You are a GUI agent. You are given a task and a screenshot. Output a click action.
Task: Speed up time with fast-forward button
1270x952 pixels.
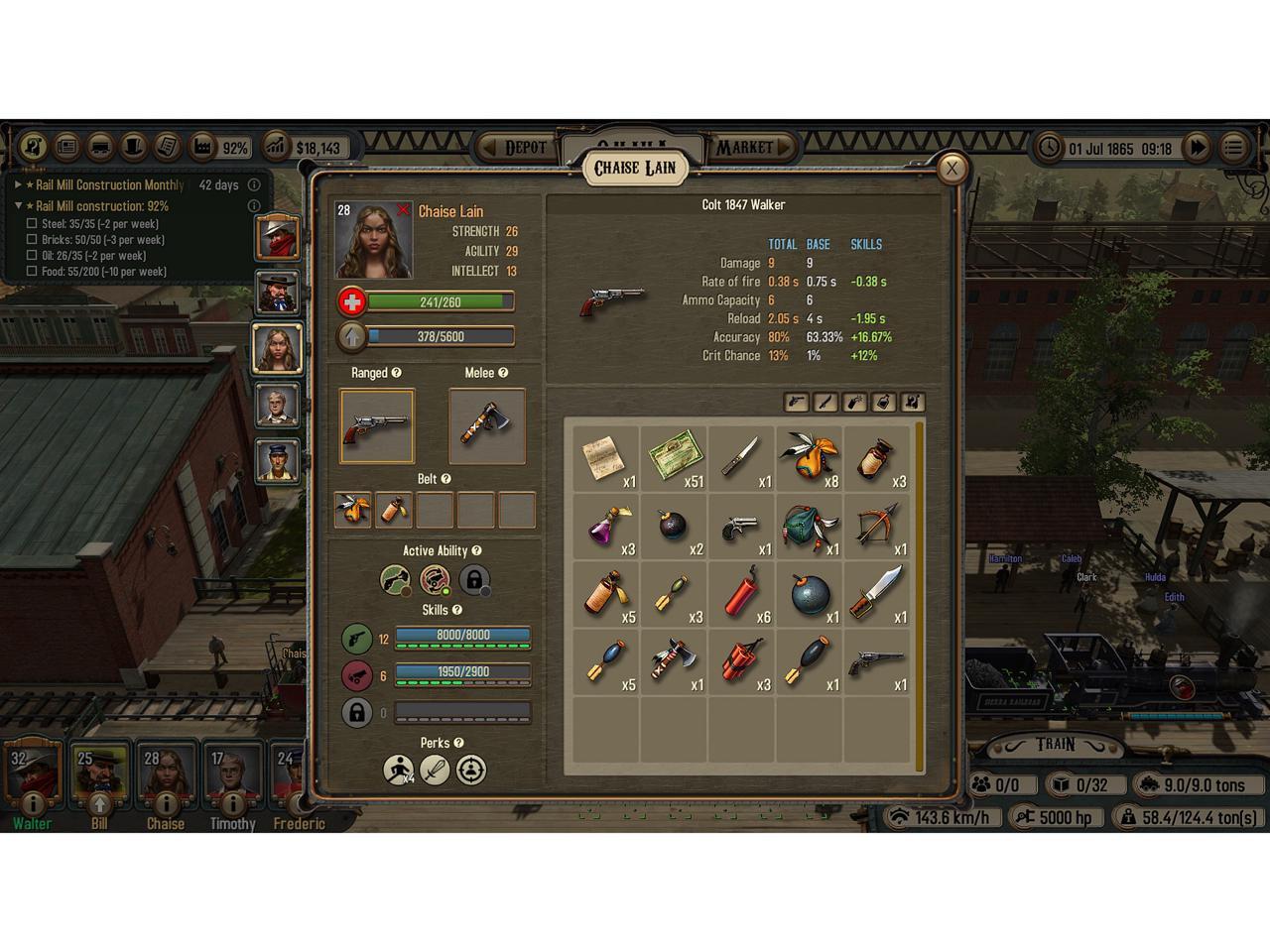point(1198,149)
